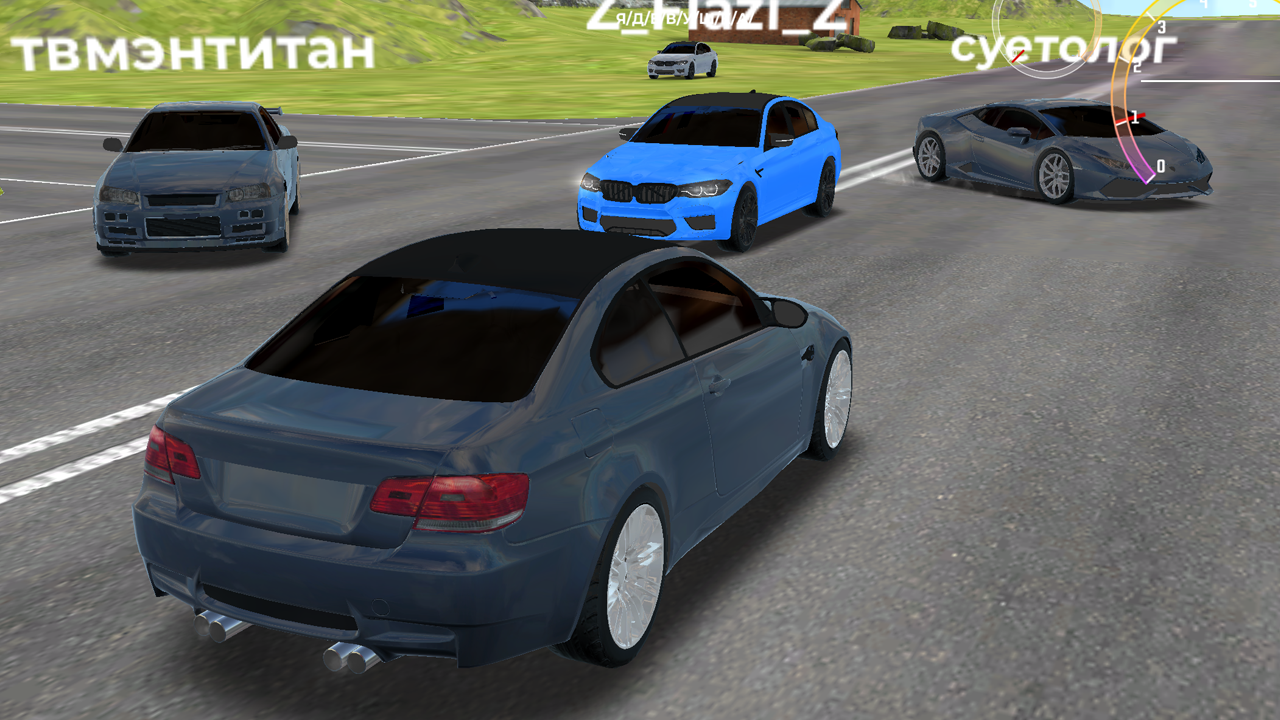1280x720 pixels.
Task: Click the white horizontal speed line near gauge
Action: click(1210, 81)
